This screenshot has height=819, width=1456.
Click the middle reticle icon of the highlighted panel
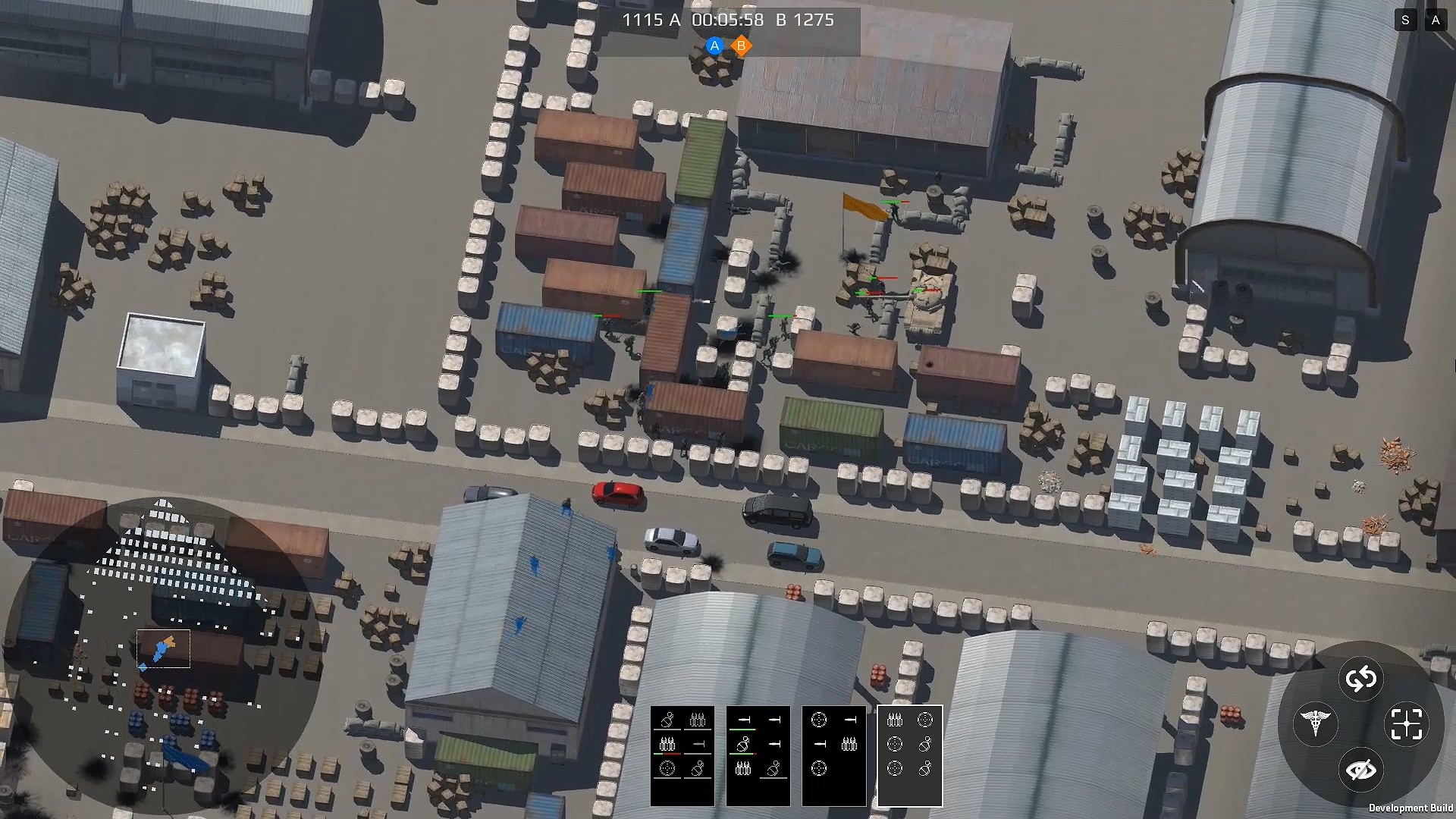895,745
